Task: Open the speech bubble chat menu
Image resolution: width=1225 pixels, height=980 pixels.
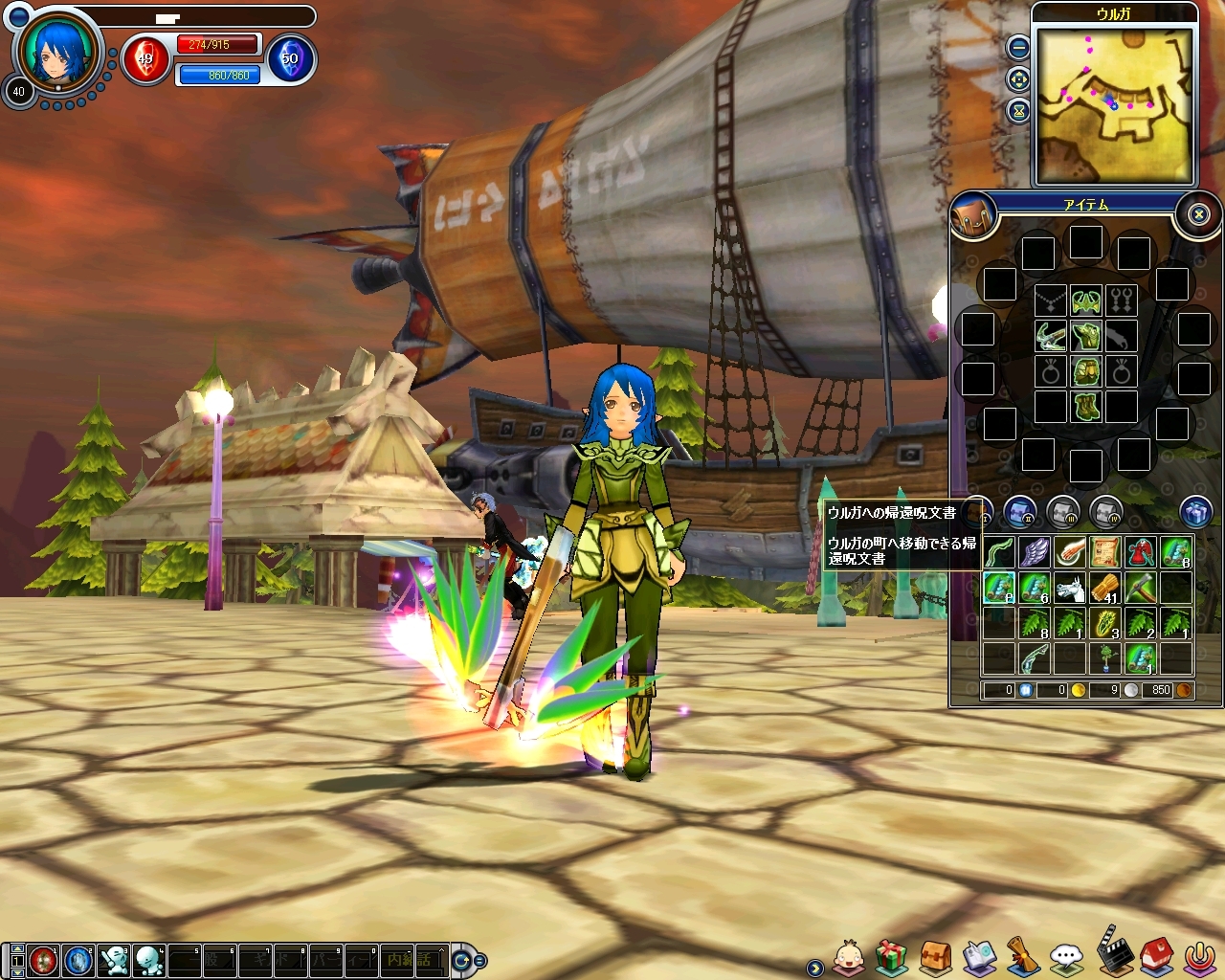Action: (1066, 956)
